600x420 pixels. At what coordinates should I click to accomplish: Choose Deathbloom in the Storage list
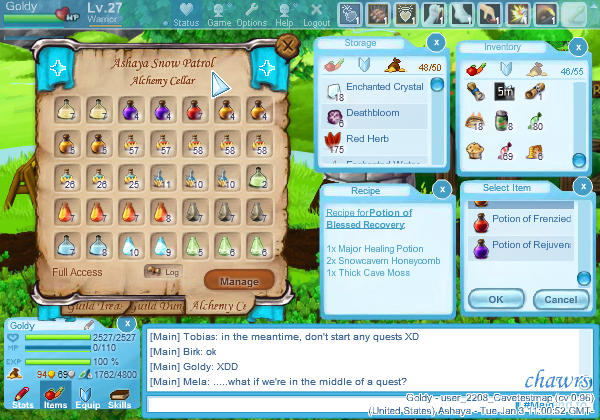[375, 114]
